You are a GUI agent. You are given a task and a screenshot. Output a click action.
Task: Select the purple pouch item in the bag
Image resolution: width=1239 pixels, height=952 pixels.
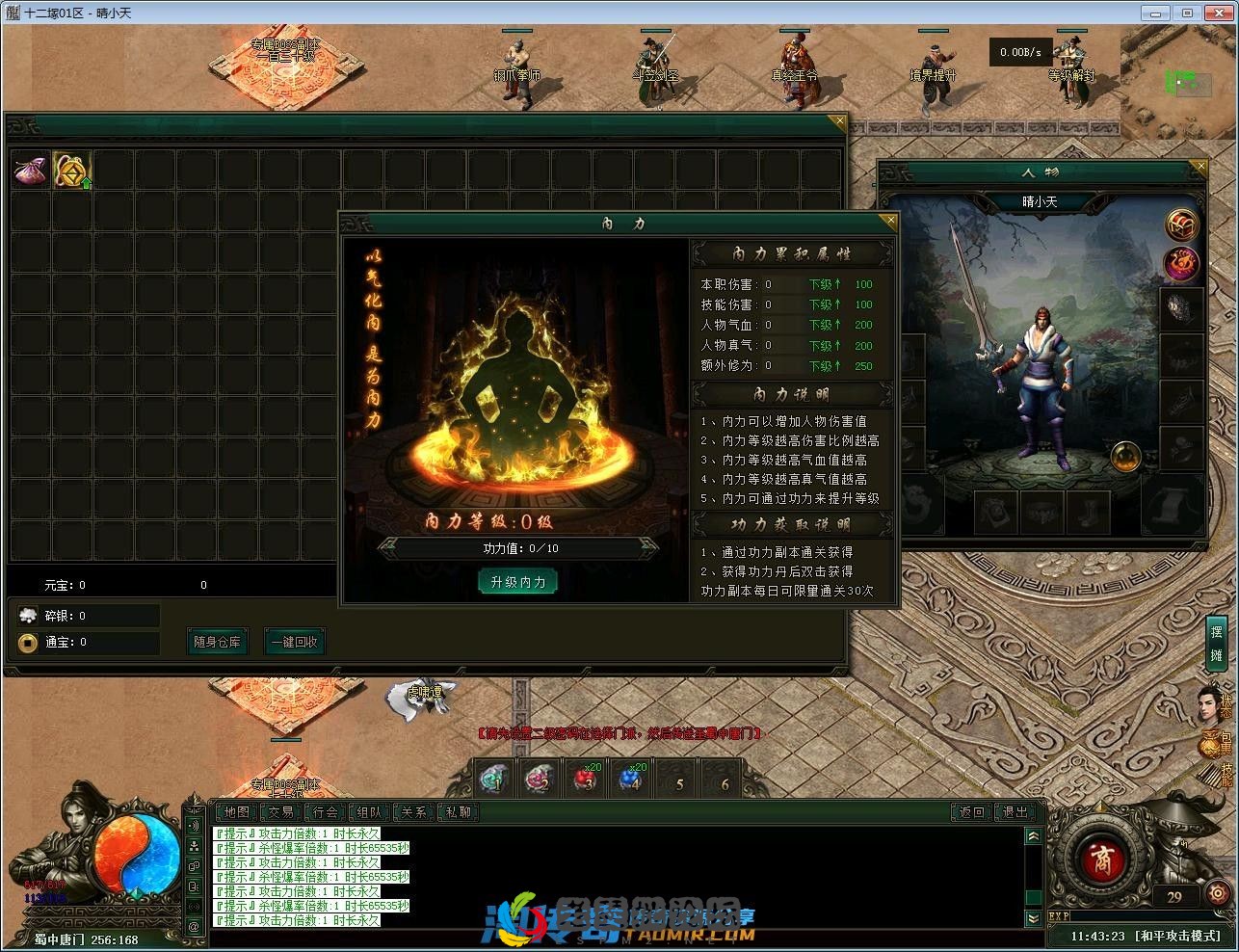[x=29, y=170]
